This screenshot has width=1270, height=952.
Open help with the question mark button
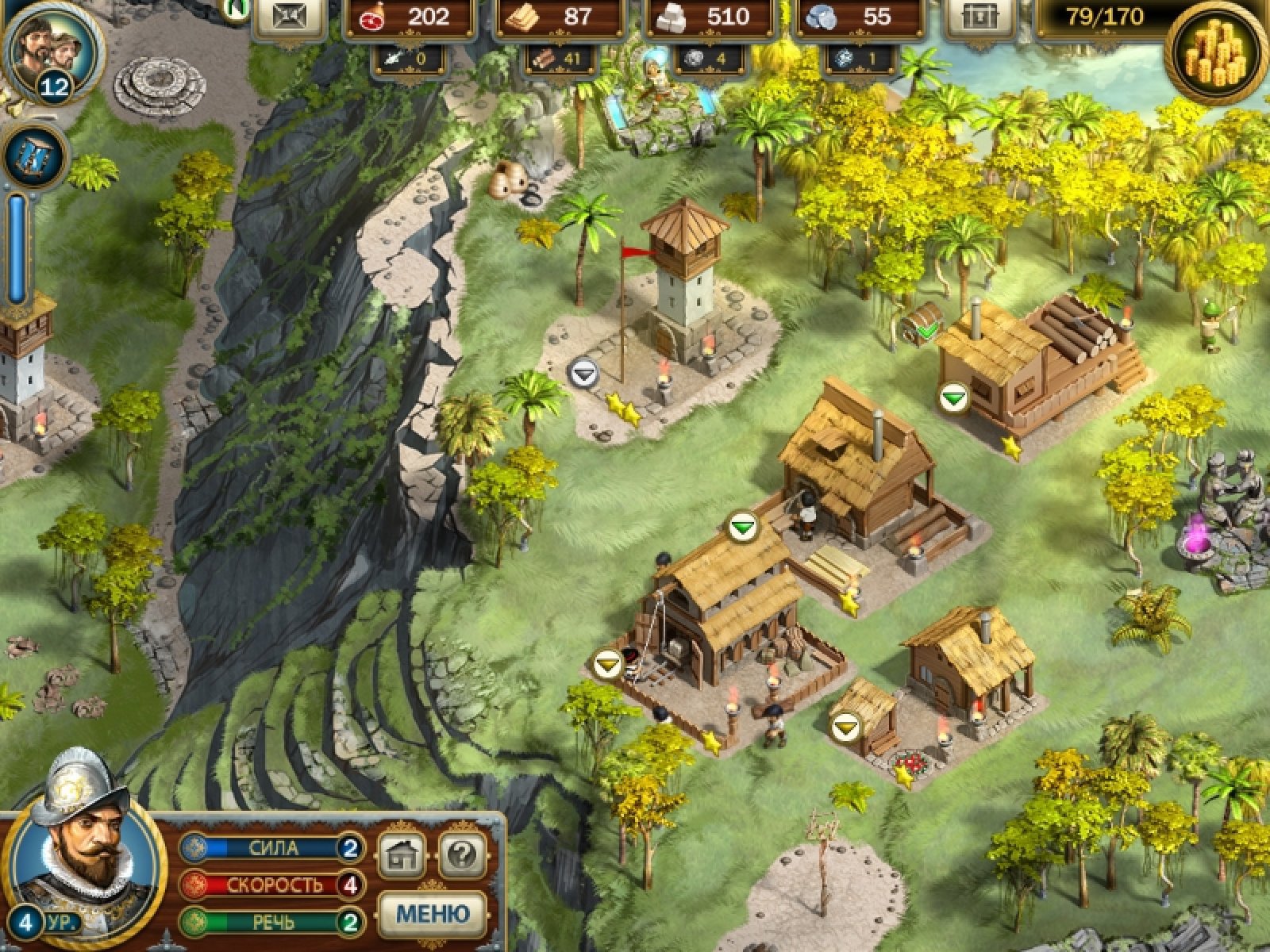click(x=462, y=854)
